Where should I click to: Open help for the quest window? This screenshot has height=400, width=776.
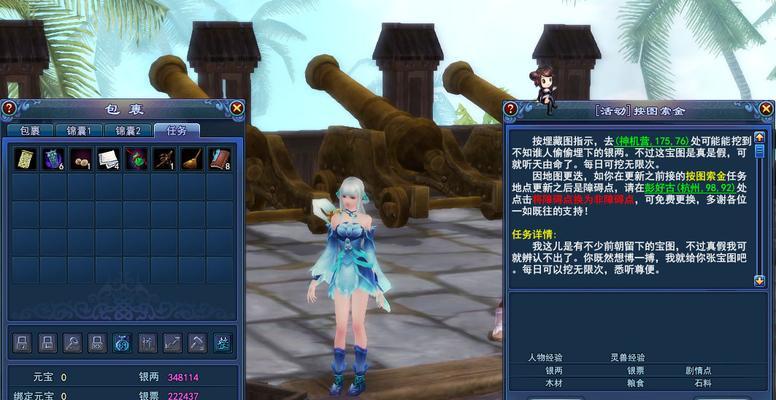tap(512, 109)
